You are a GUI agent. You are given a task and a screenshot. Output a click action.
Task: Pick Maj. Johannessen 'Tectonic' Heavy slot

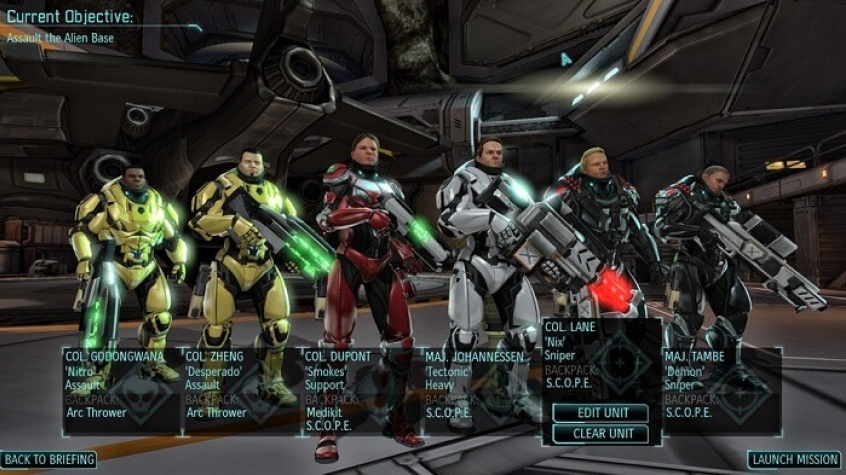pyautogui.click(x=481, y=390)
